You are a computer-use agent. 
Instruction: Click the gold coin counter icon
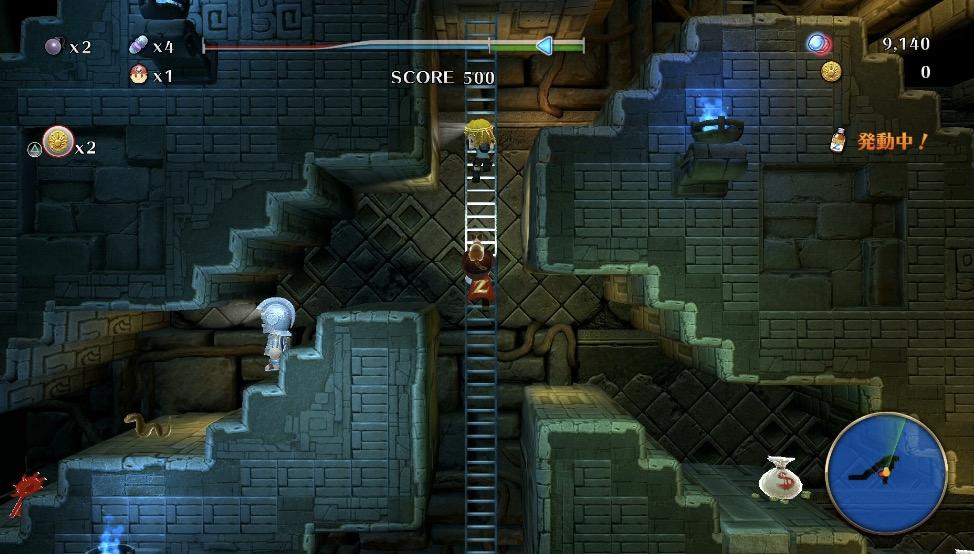click(x=830, y=71)
